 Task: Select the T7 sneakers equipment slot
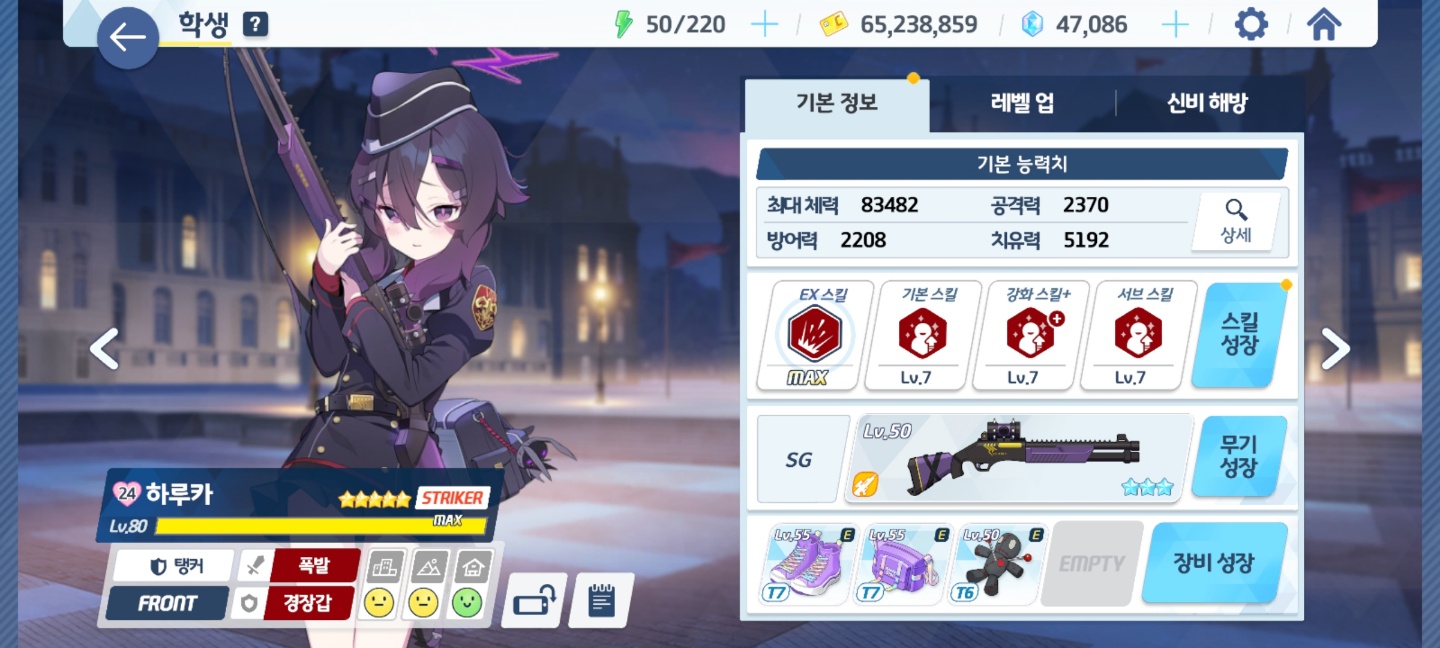click(x=807, y=565)
